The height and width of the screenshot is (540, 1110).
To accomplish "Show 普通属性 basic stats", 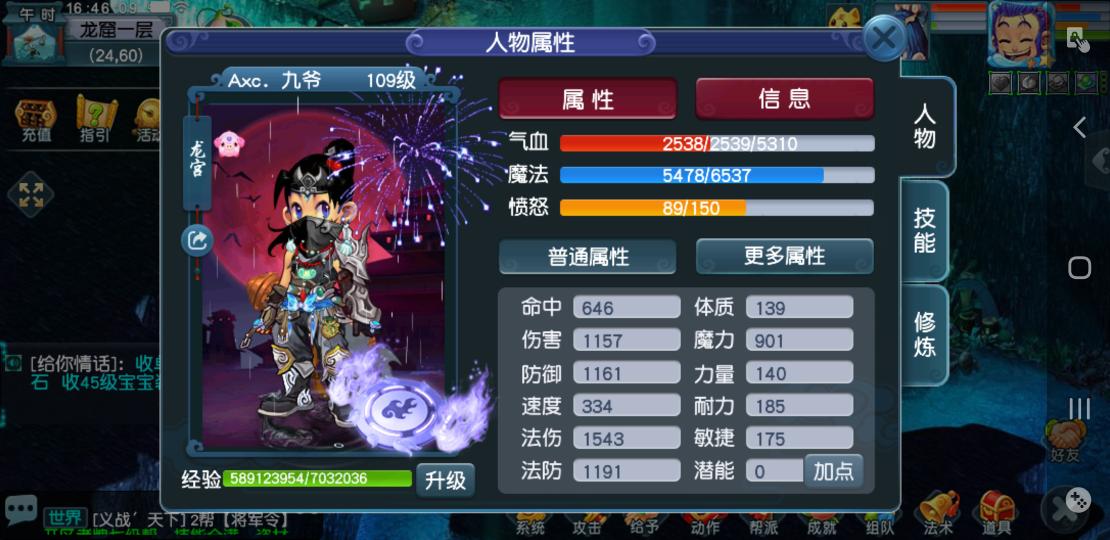I will pos(588,257).
